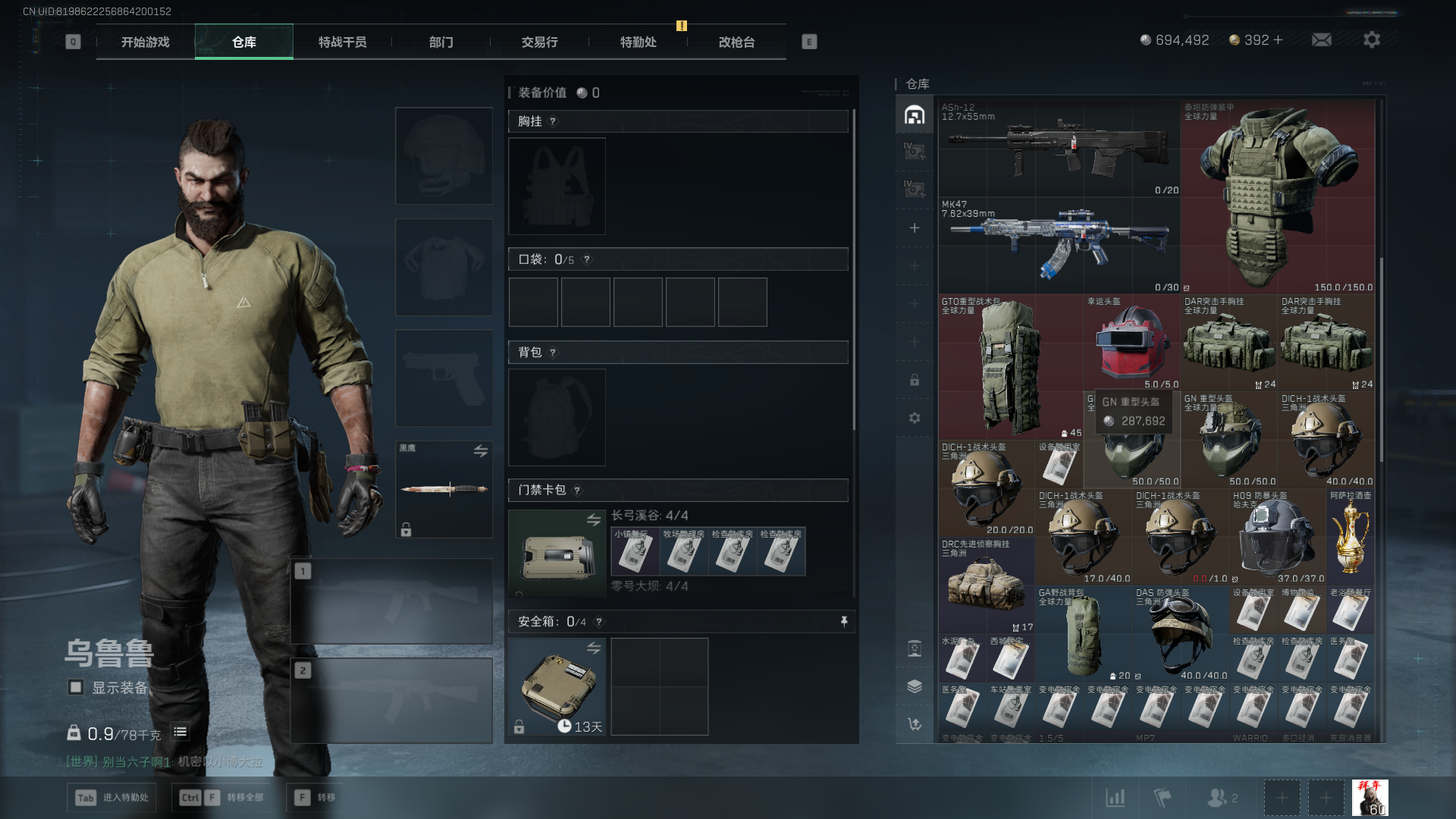The image size is (1456, 819).
Task: Switch to the 开始游戏 tab
Action: 146,42
